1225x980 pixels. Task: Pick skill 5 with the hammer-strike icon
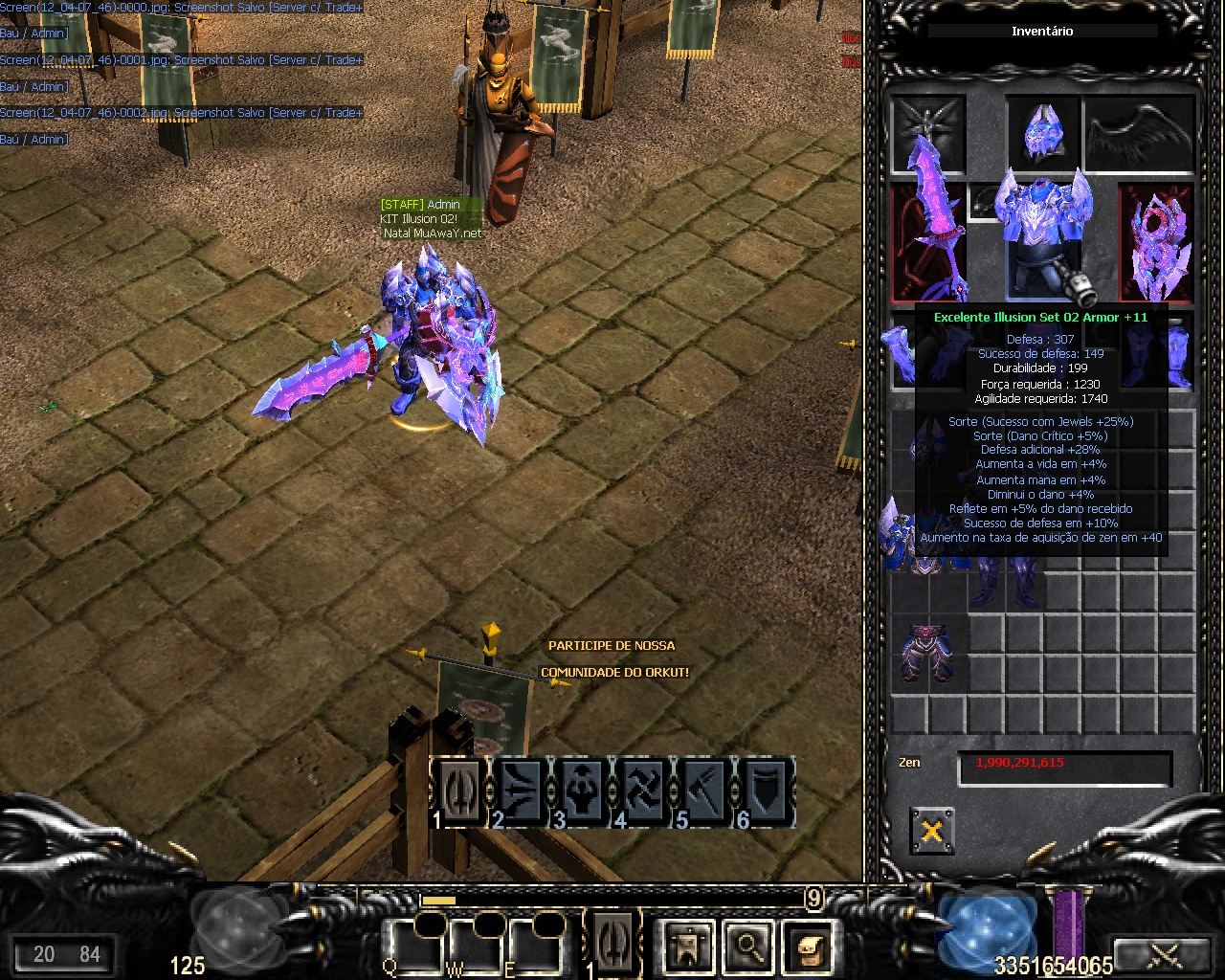[705, 792]
